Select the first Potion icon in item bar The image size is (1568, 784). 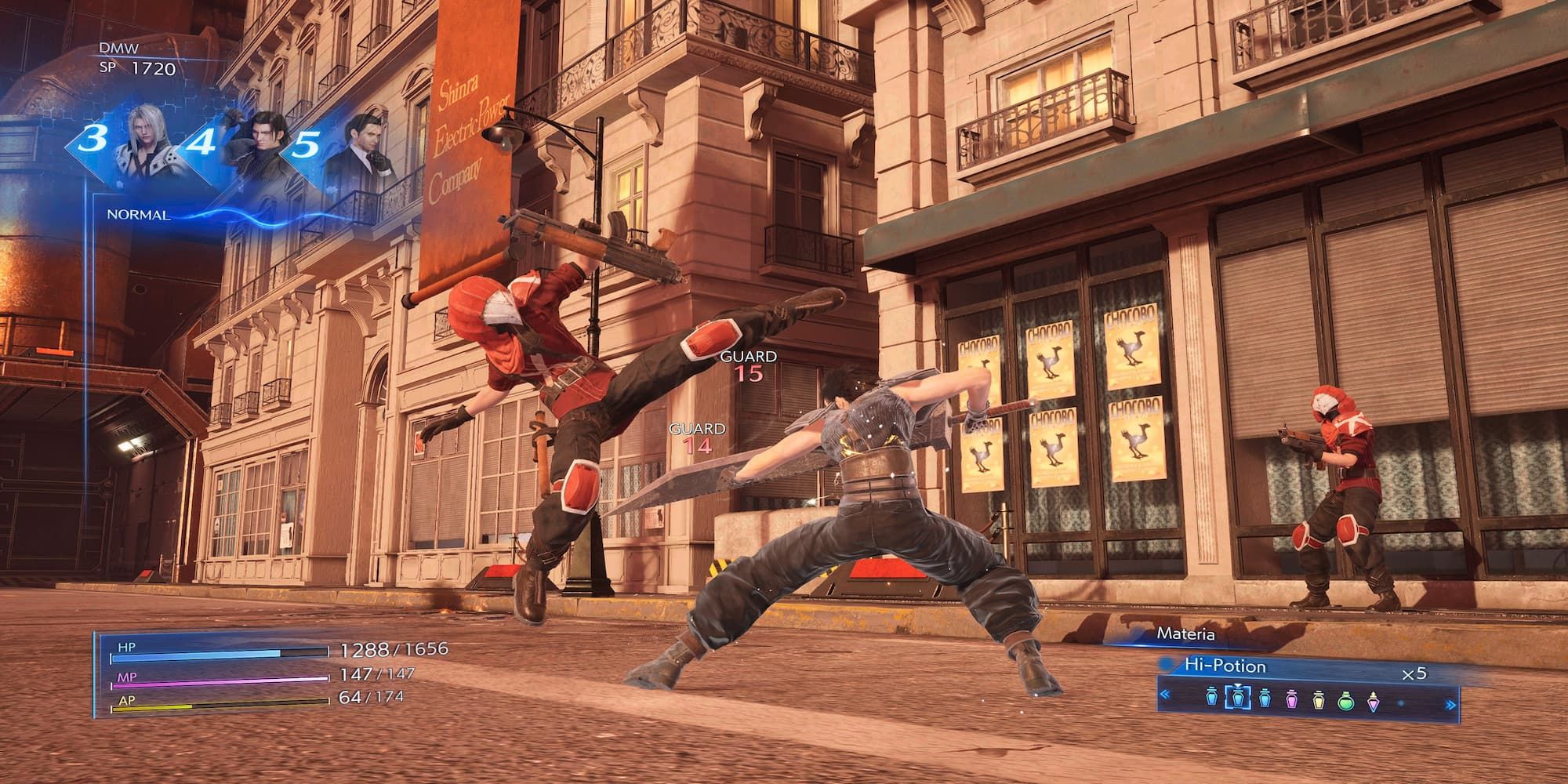click(x=1211, y=697)
